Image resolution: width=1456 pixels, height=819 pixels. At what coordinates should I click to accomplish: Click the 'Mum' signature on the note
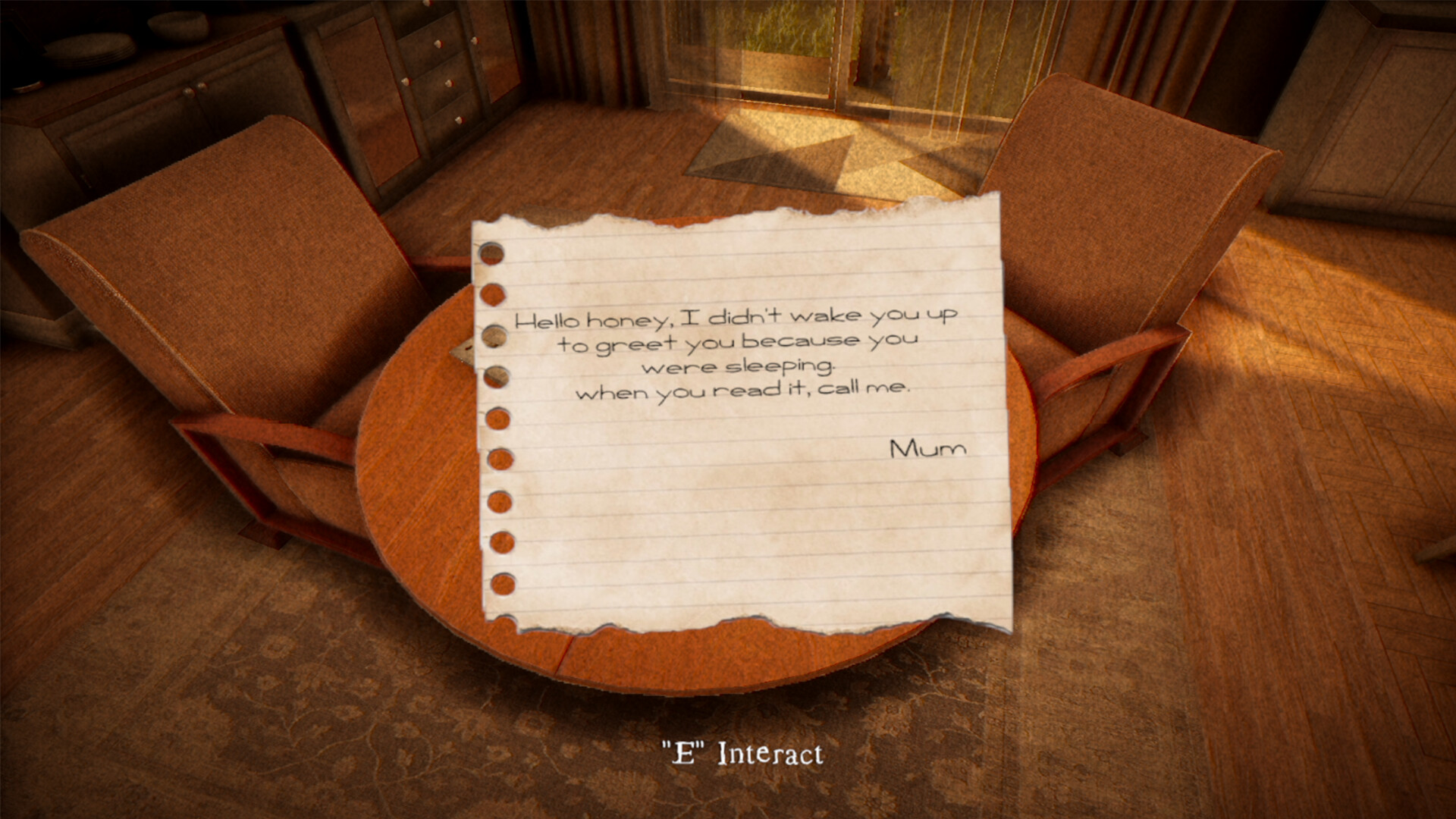[x=927, y=448]
